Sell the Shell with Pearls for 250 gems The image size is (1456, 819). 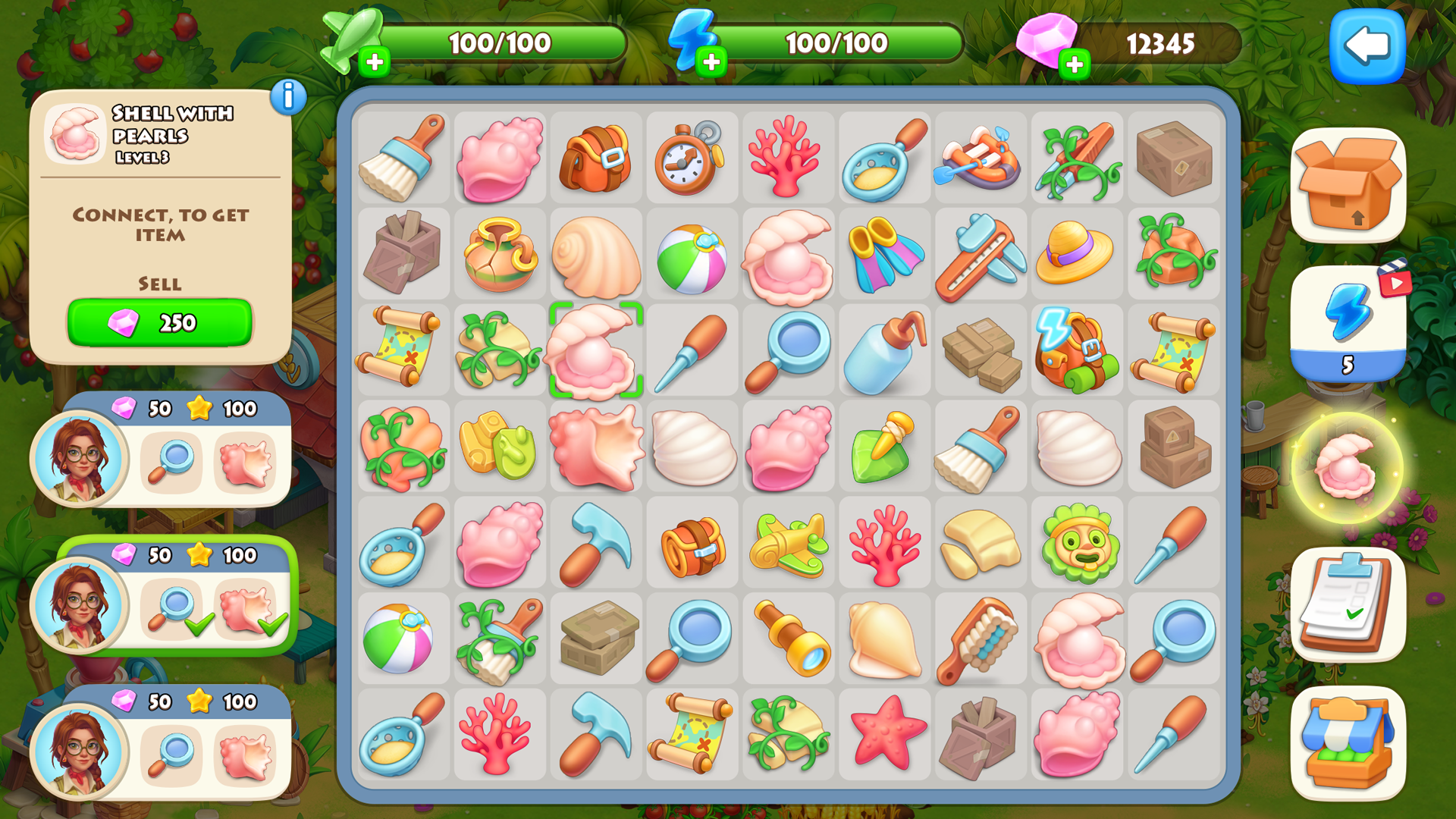[x=159, y=324]
